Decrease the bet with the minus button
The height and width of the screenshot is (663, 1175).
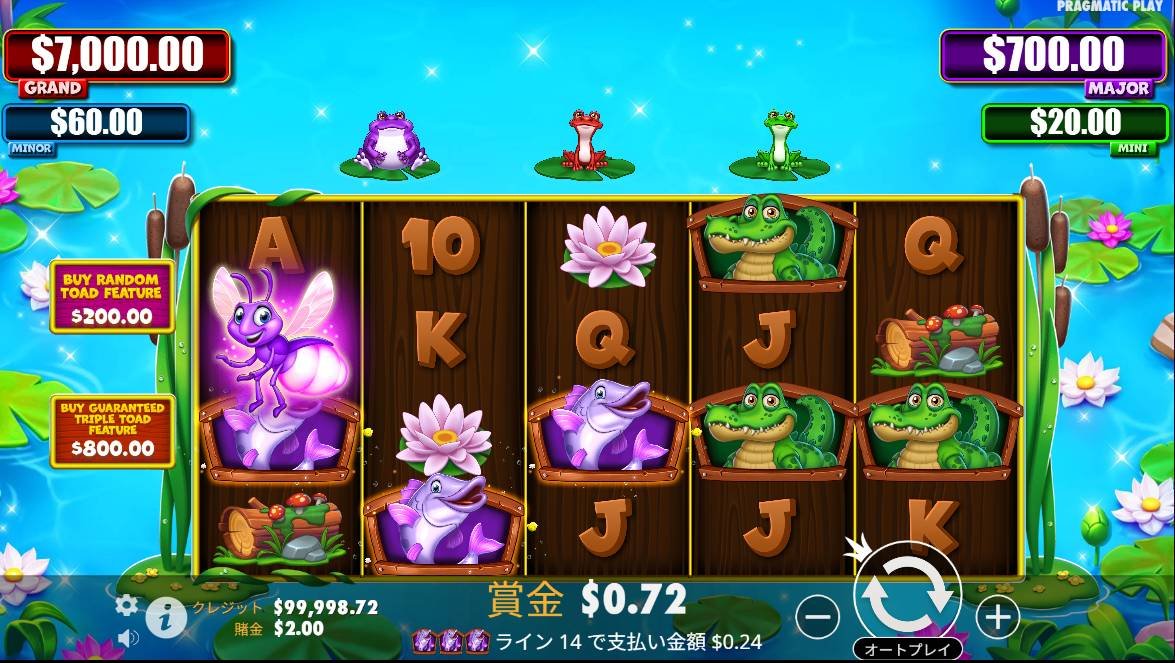[818, 617]
